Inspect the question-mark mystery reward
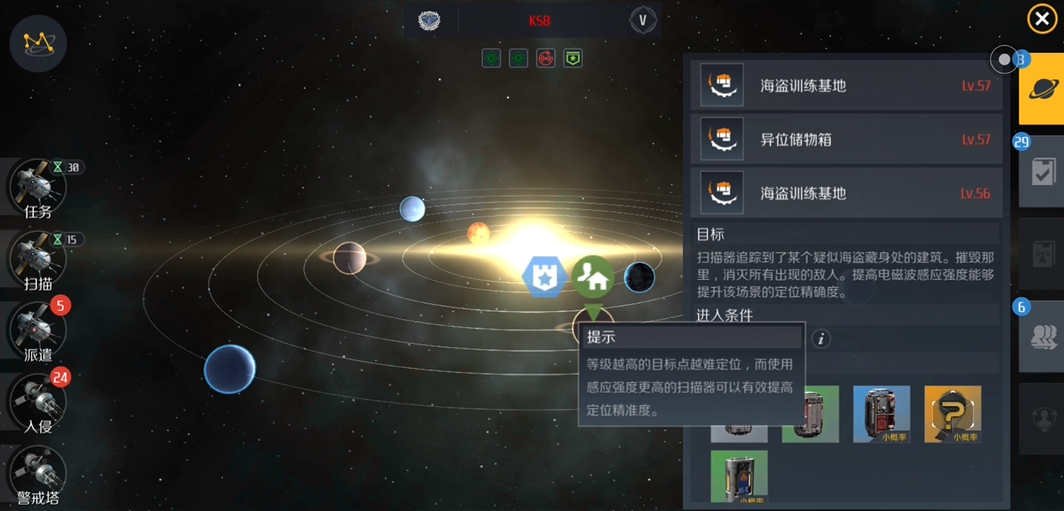 [x=952, y=413]
